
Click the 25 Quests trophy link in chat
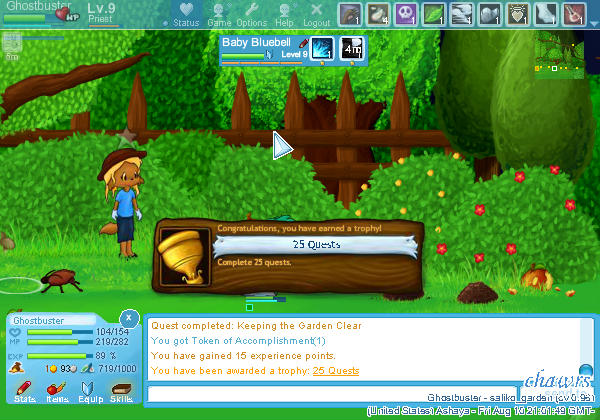[336, 371]
